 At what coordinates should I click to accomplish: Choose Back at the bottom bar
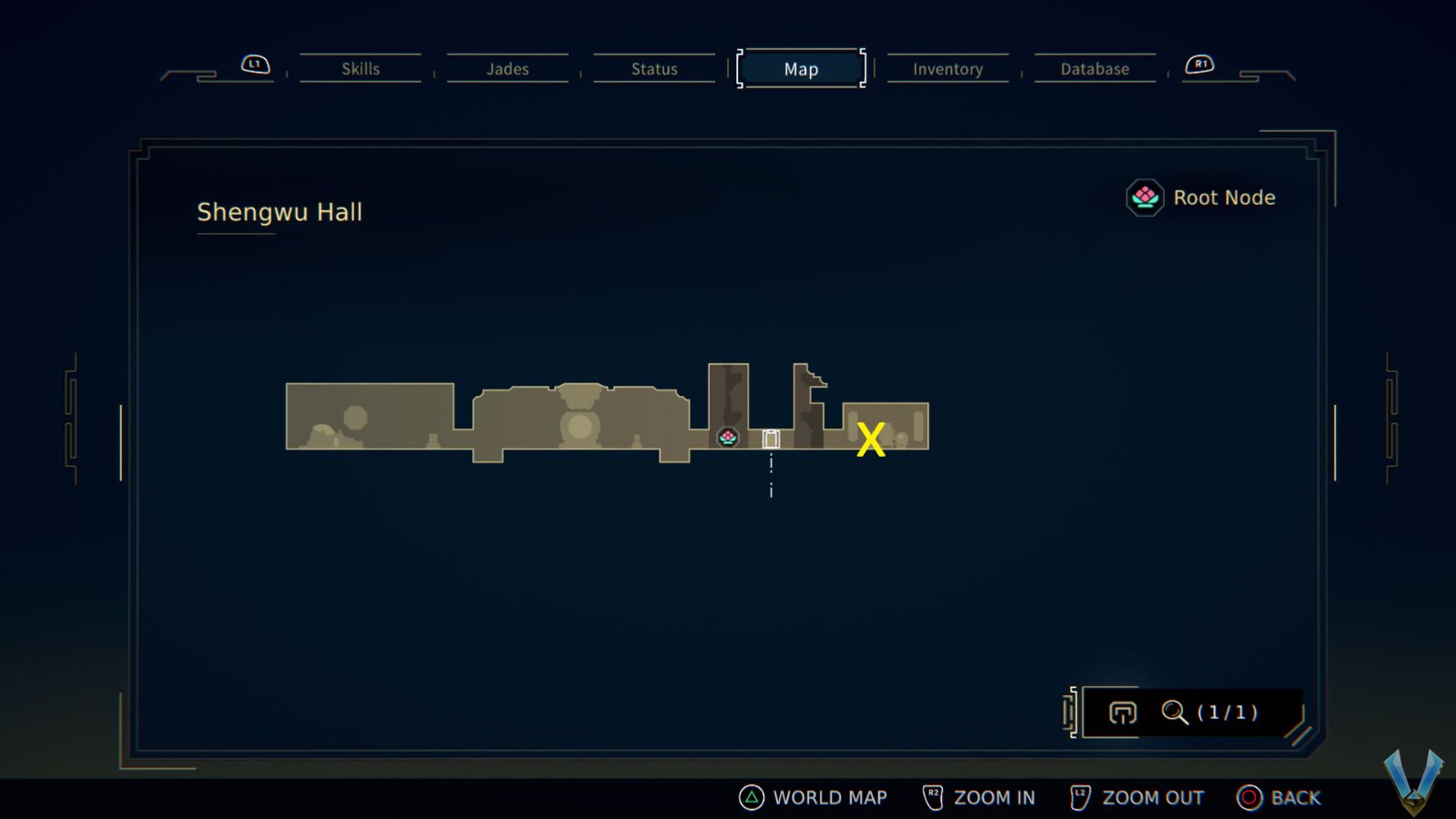pos(1295,797)
